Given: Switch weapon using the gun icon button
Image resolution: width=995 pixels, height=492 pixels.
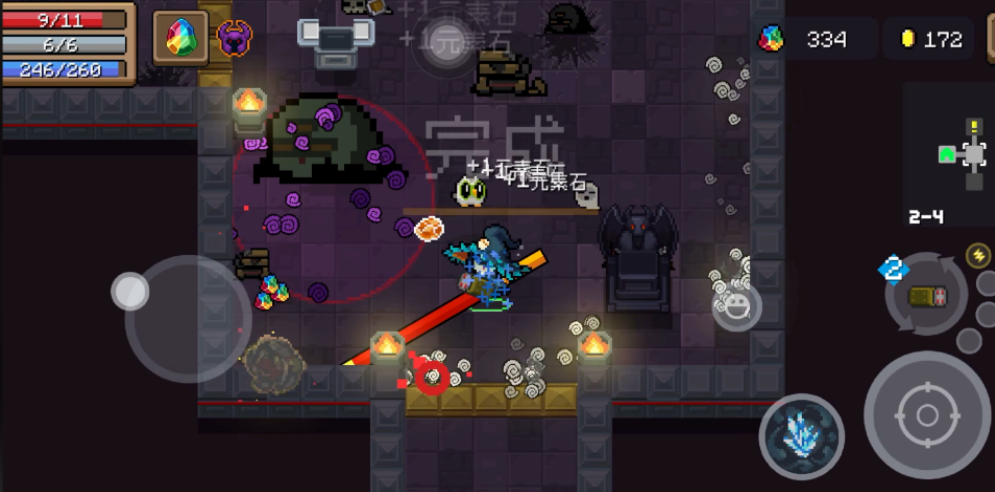Looking at the screenshot, I should click(x=926, y=295).
